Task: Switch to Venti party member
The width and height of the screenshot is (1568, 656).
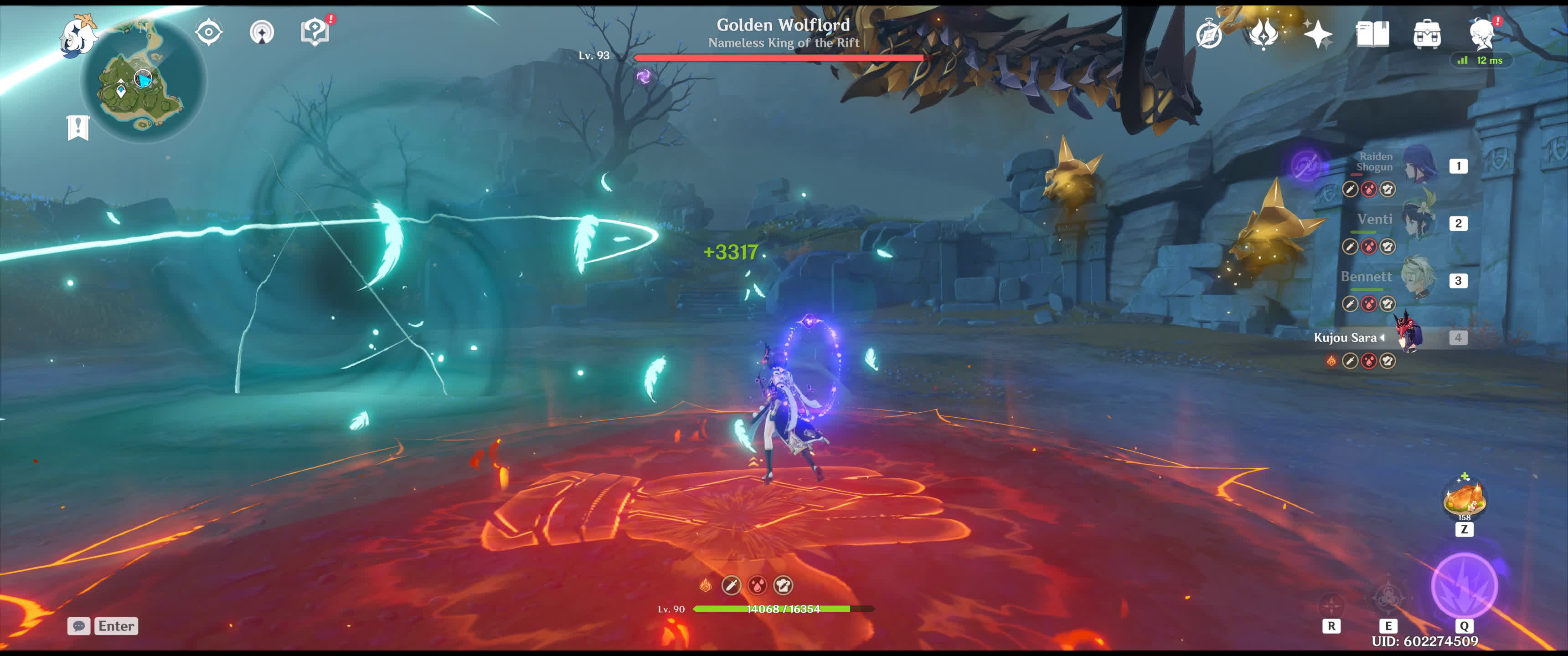Action: pyautogui.click(x=1419, y=223)
